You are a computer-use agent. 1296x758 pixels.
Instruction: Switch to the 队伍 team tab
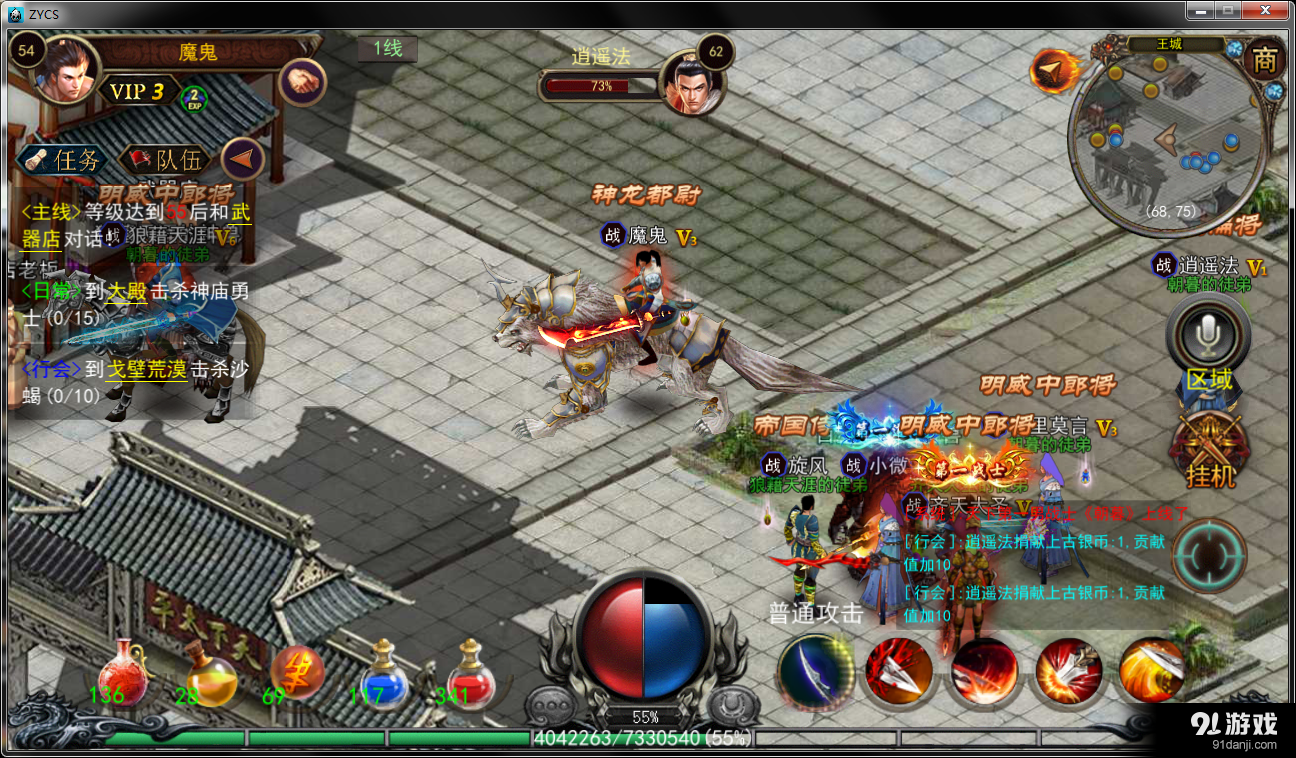coord(165,160)
